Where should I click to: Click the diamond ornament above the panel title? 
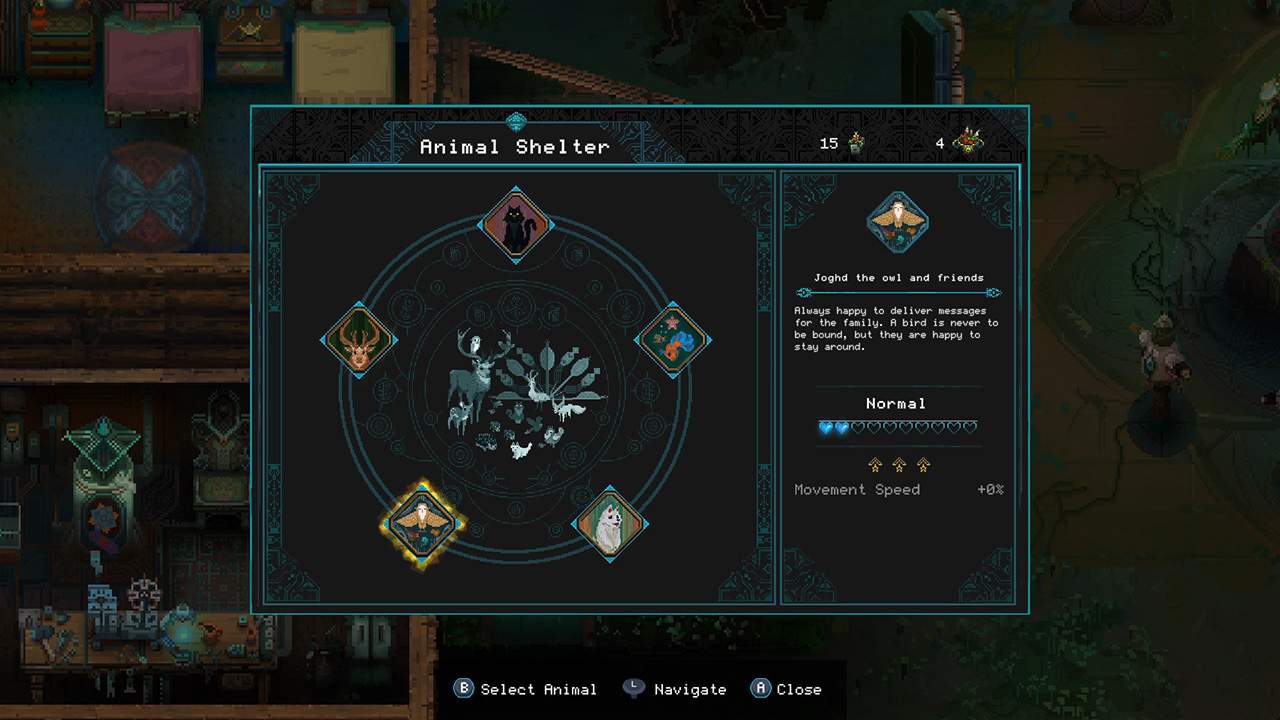pos(515,121)
